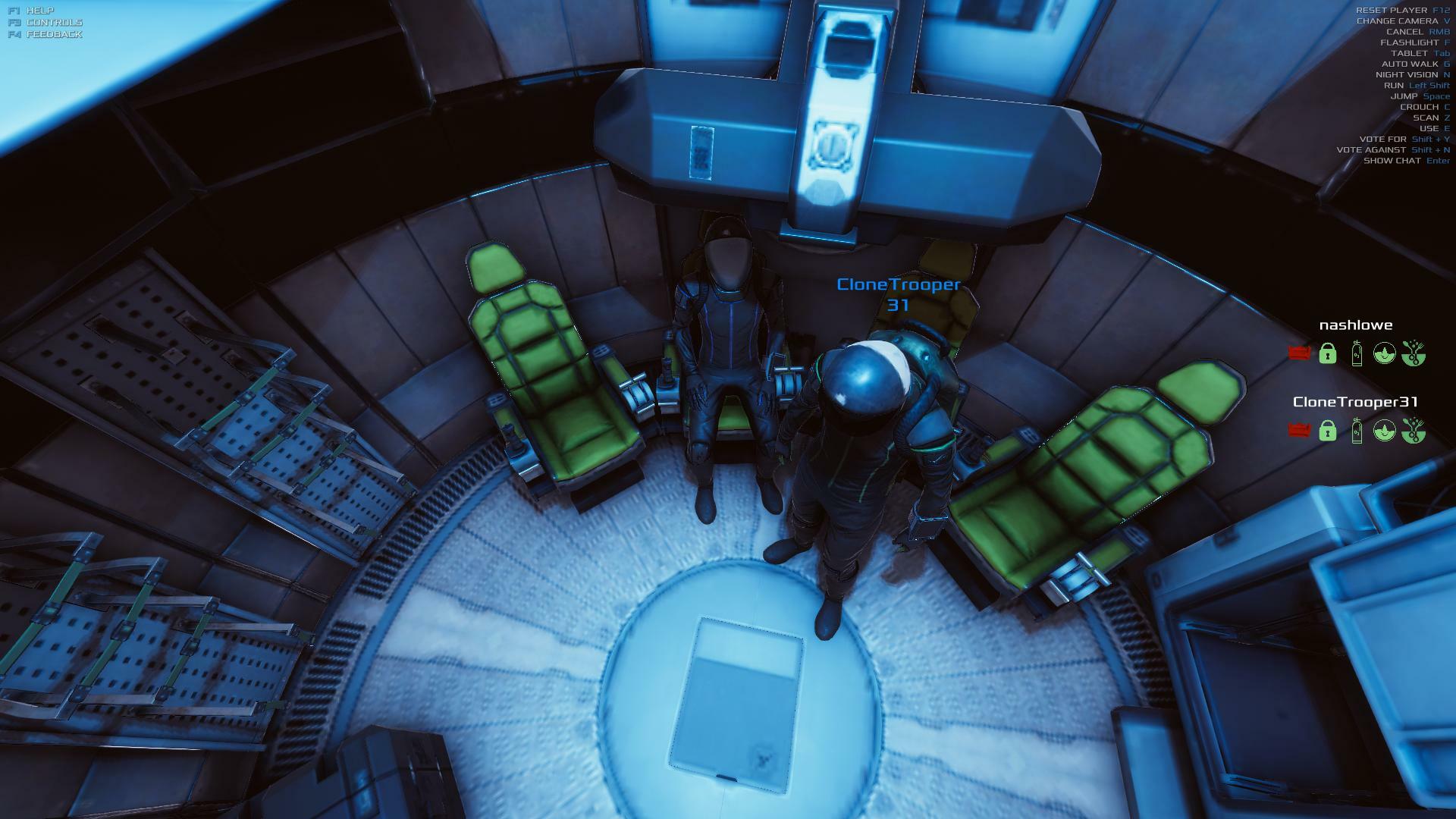
Task: Click nashlowe's O2 oxygen tank icon
Action: click(1357, 353)
